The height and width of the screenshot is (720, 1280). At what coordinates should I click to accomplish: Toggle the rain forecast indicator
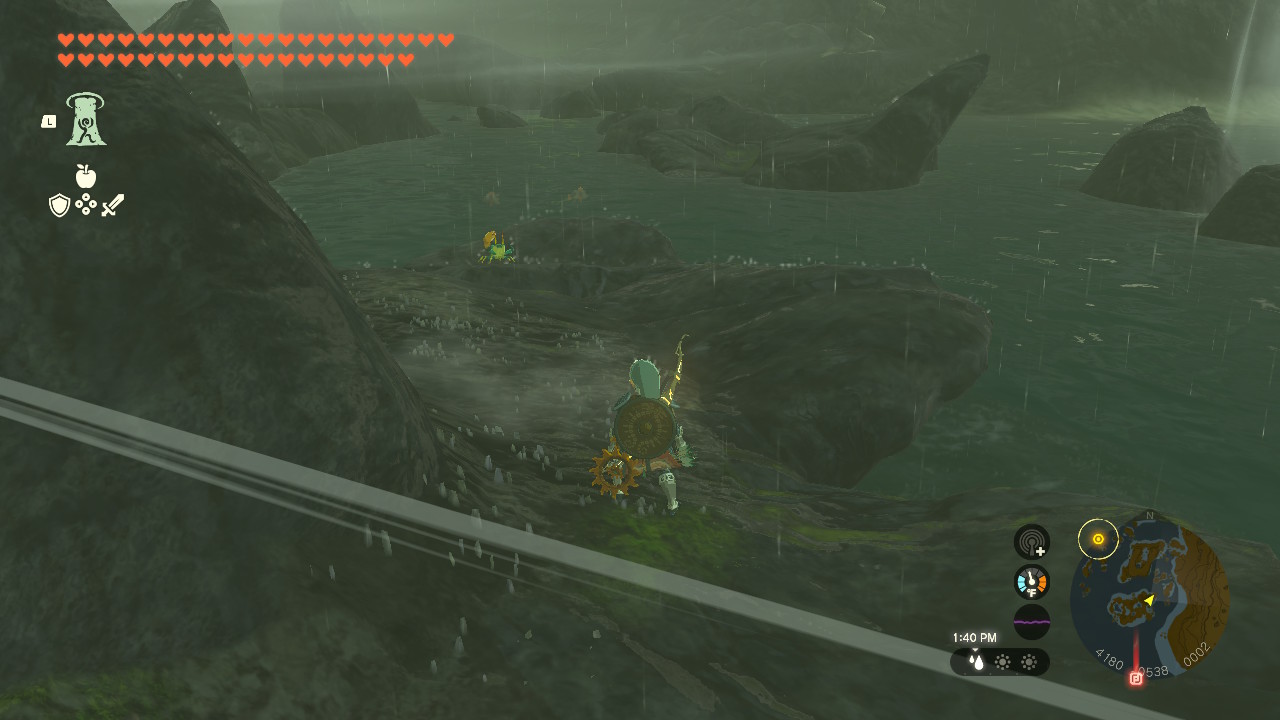pos(975,661)
